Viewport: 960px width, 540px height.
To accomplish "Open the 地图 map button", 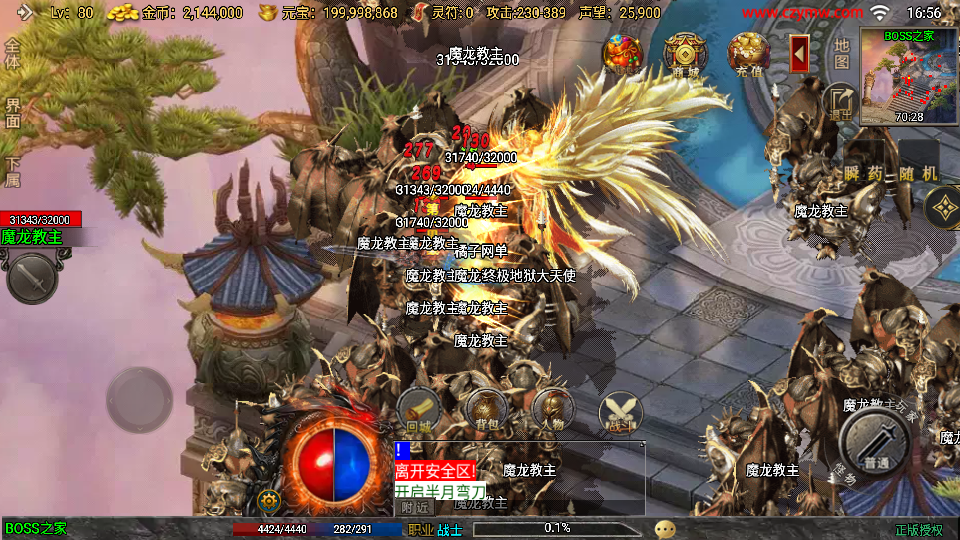I will (x=841, y=53).
